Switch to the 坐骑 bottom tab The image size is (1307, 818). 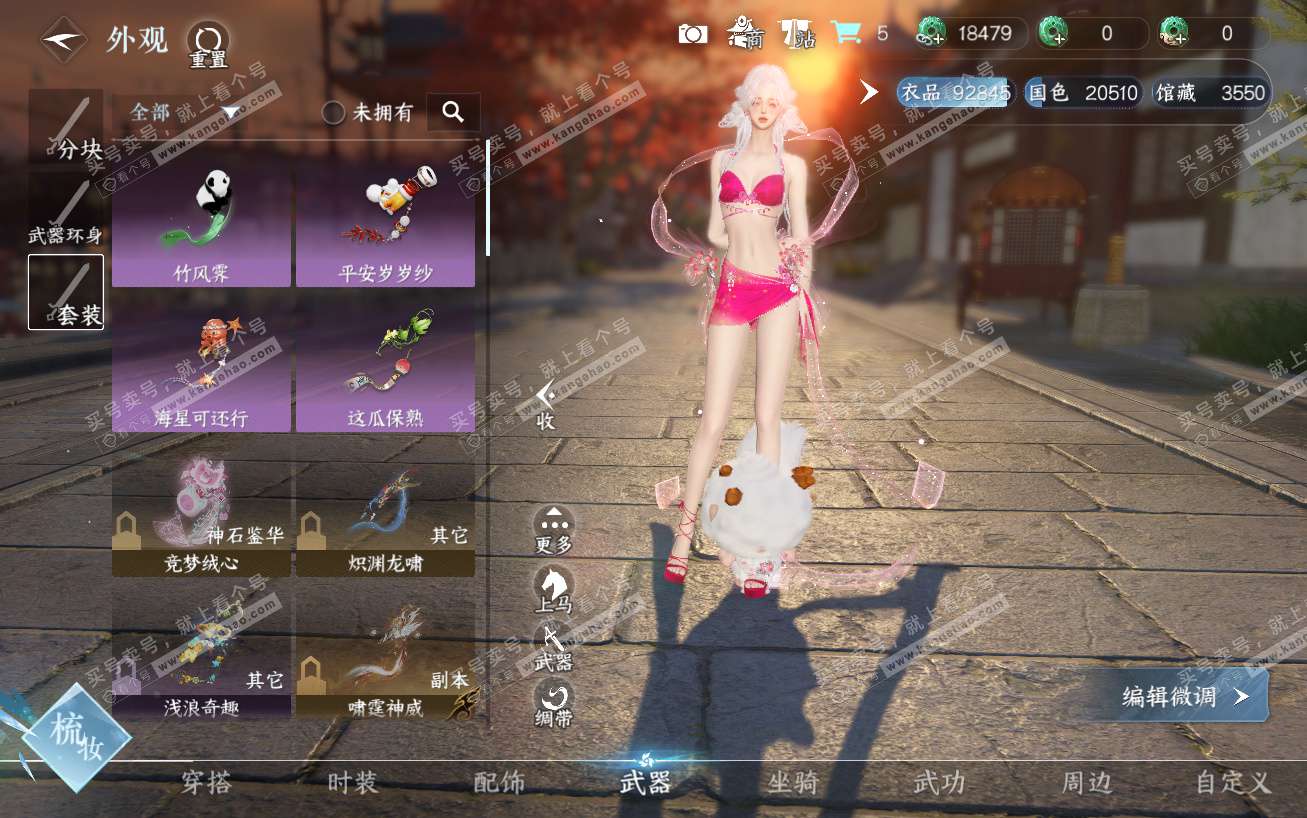(x=793, y=783)
